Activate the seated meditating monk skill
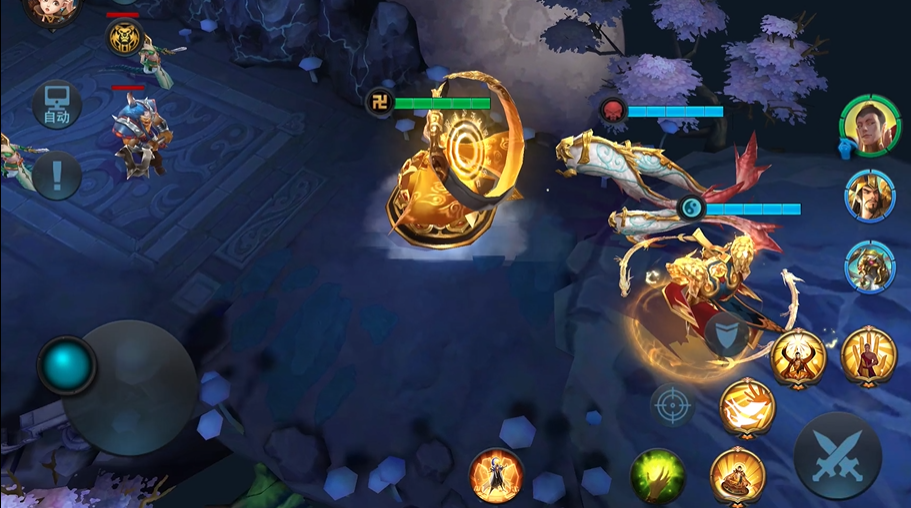Image resolution: width=911 pixels, height=508 pixels. (x=737, y=475)
